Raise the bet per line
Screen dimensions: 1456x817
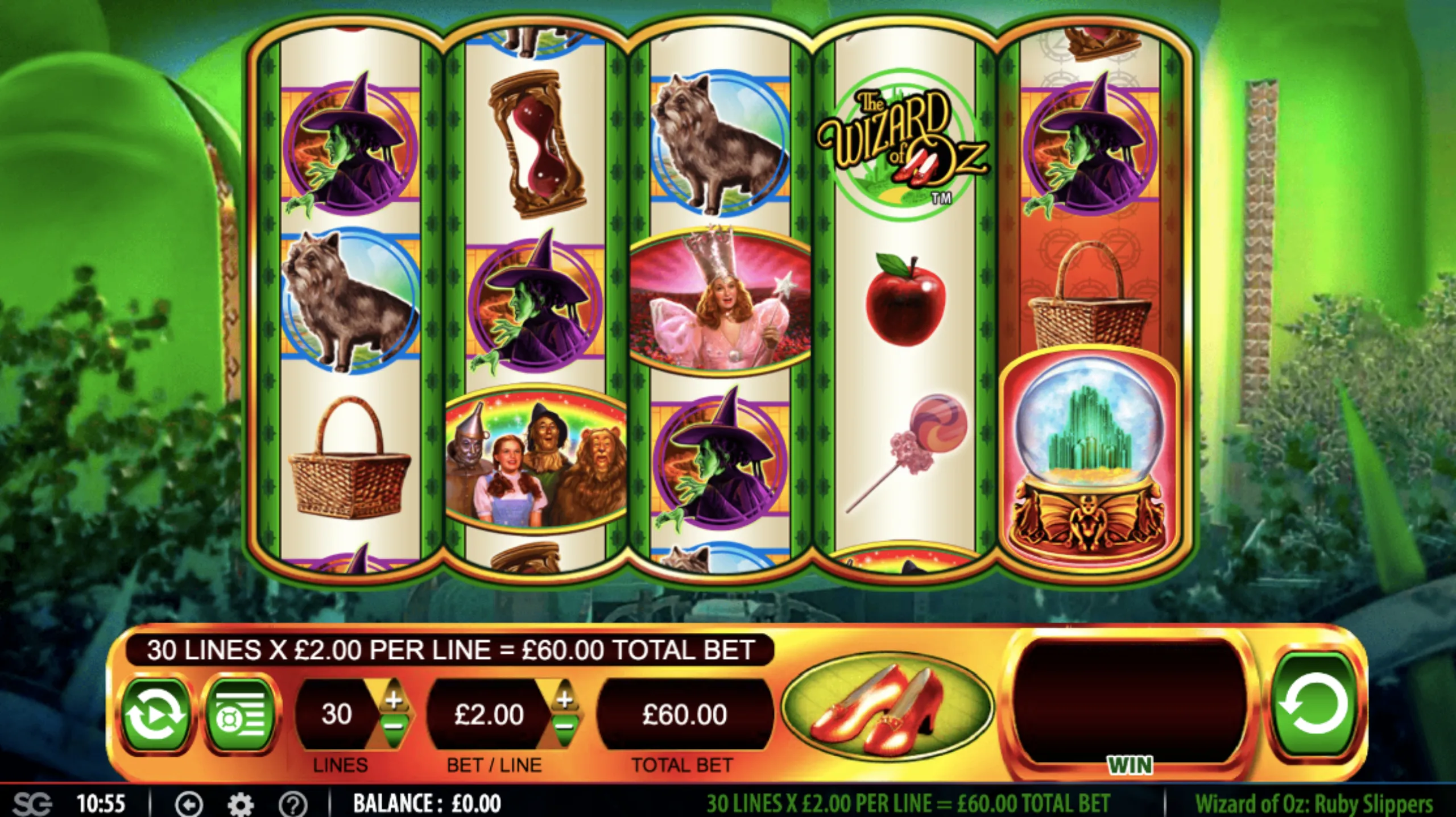click(564, 700)
